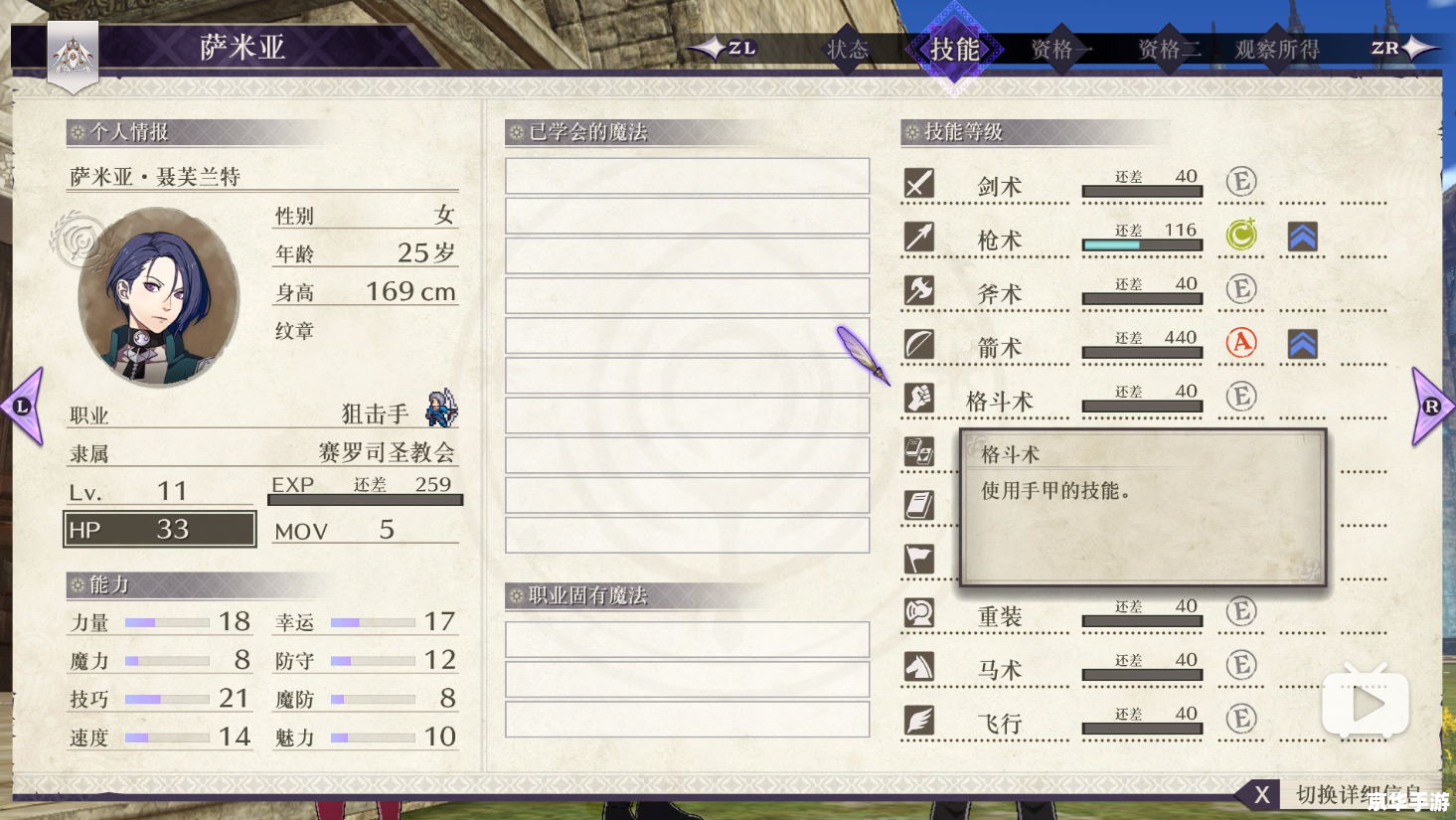Choose the 马术 skill row
The height and width of the screenshot is (820, 1456).
999,669
